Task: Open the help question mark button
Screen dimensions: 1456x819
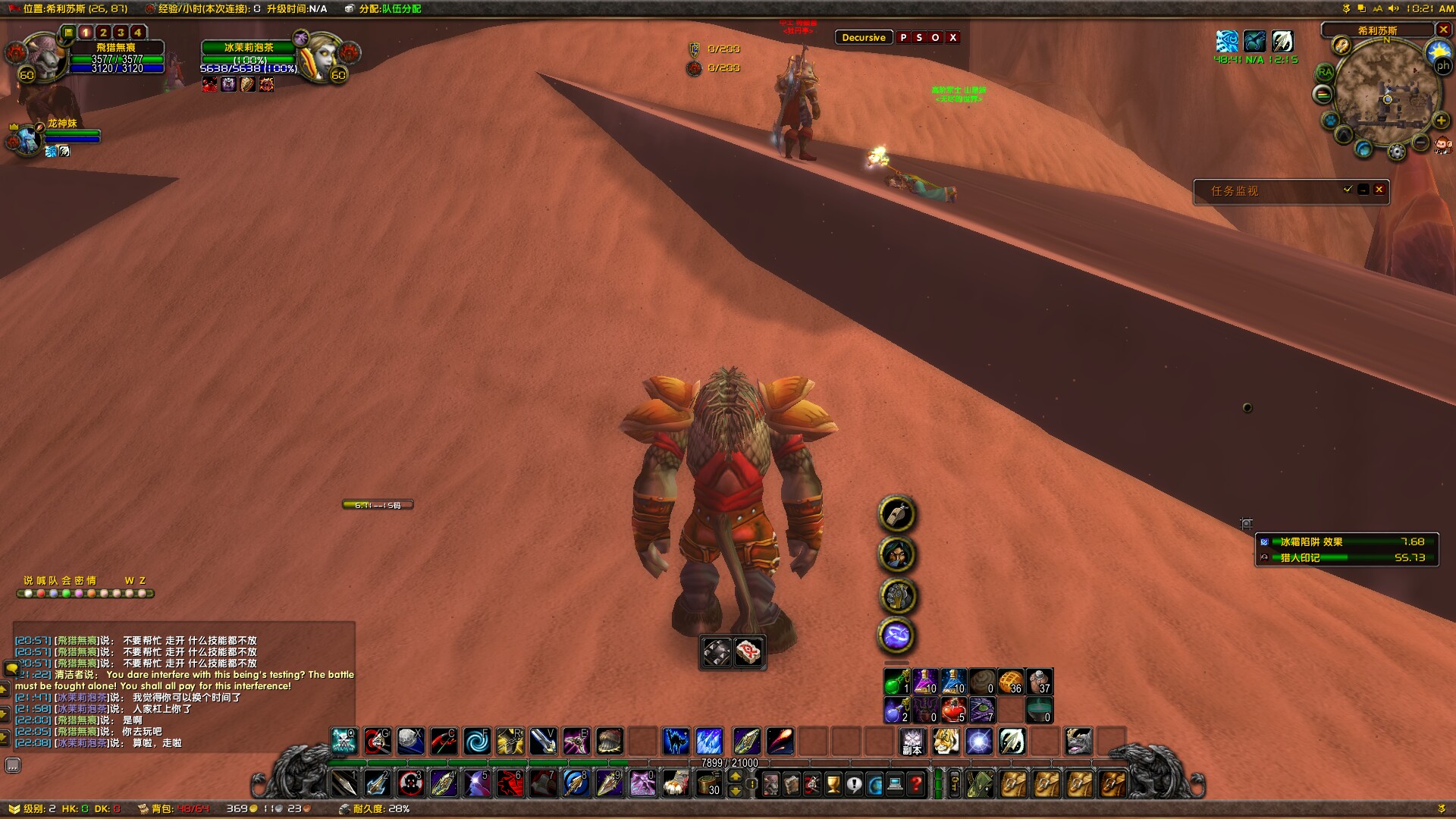Action: 916,784
